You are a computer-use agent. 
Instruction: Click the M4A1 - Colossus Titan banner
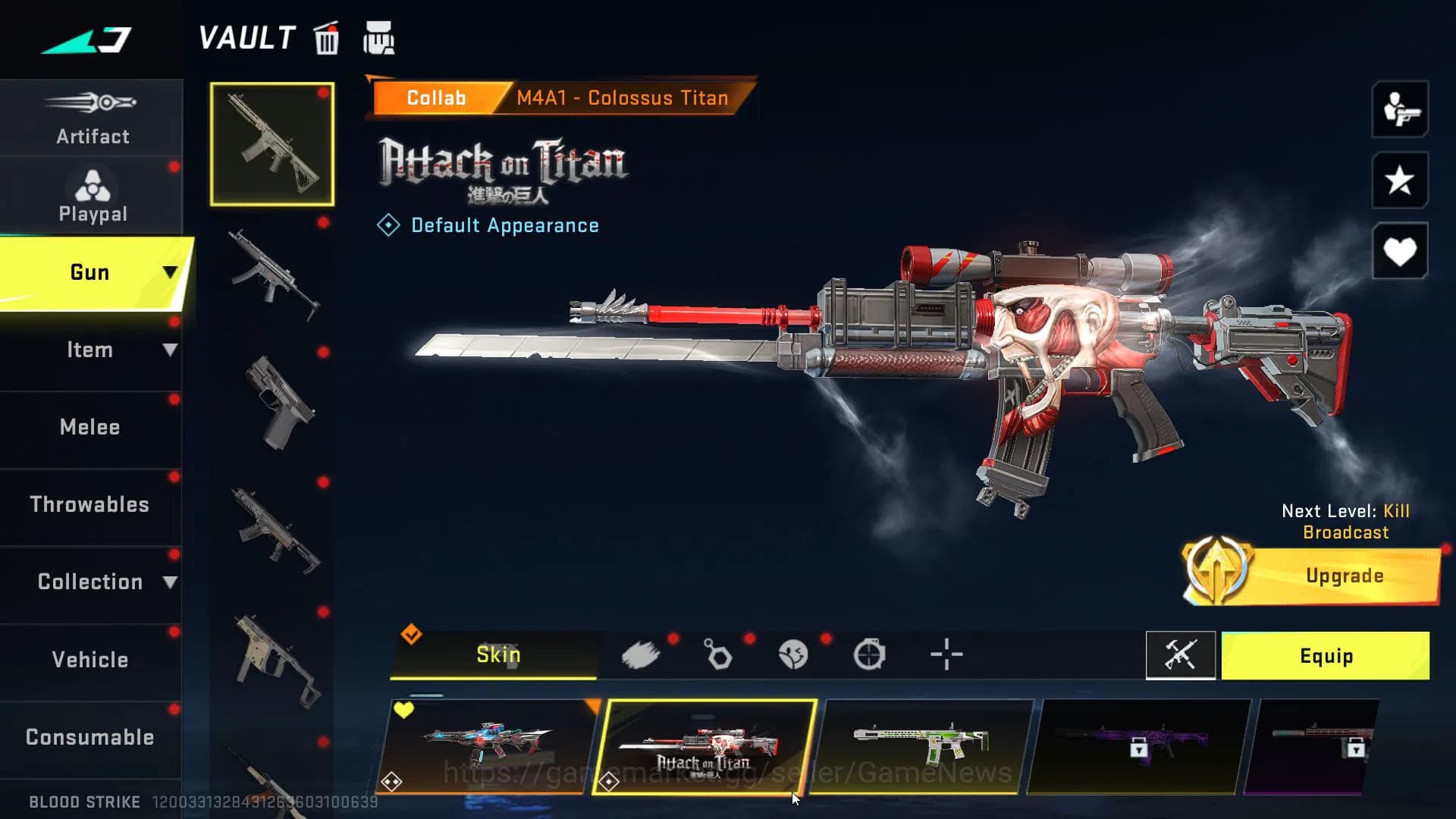pos(622,97)
